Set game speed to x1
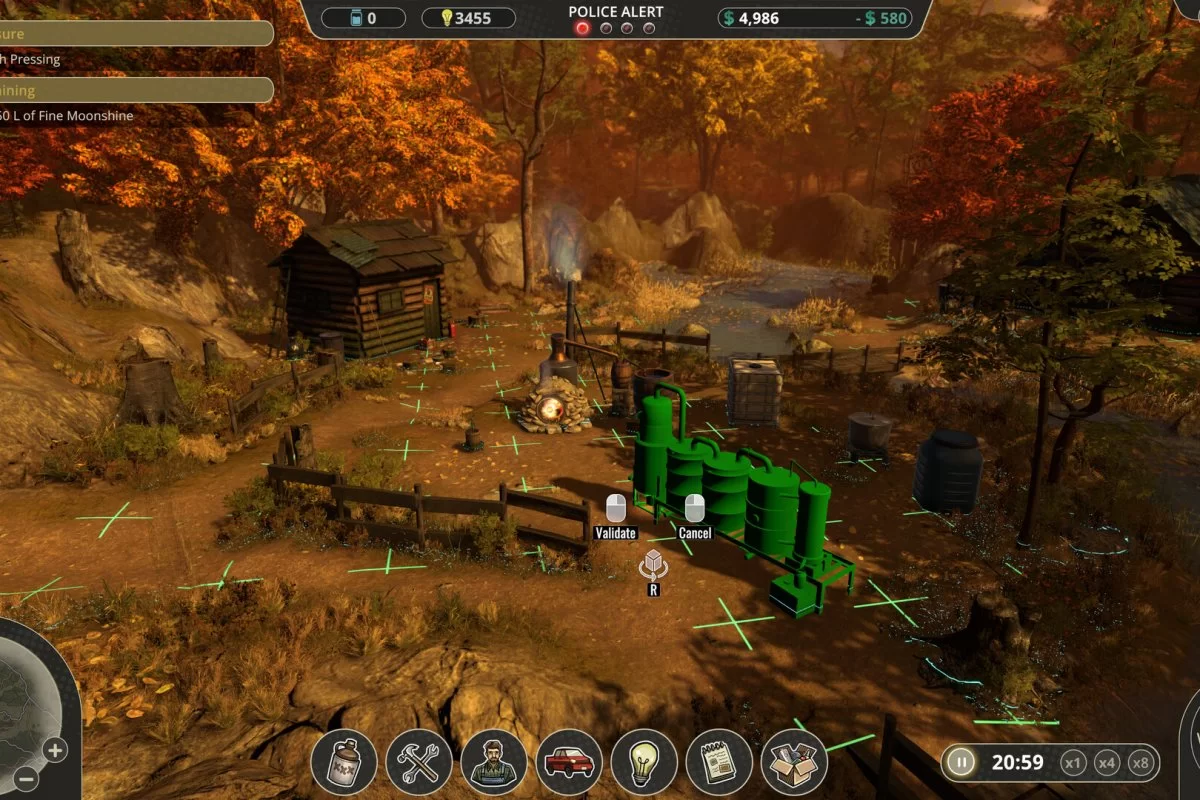The height and width of the screenshot is (800, 1200). pyautogui.click(x=1073, y=763)
